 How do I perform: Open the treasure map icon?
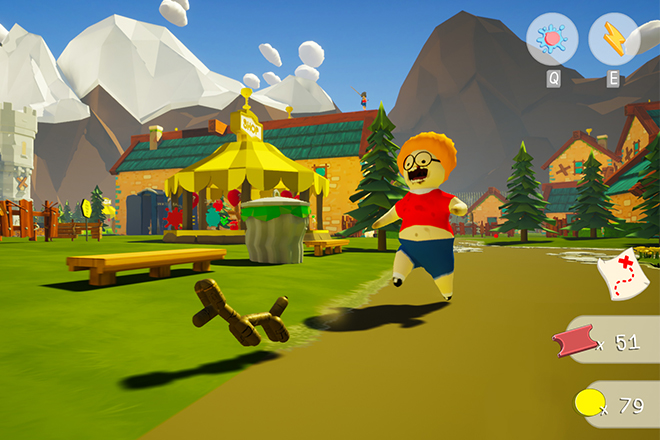622,273
